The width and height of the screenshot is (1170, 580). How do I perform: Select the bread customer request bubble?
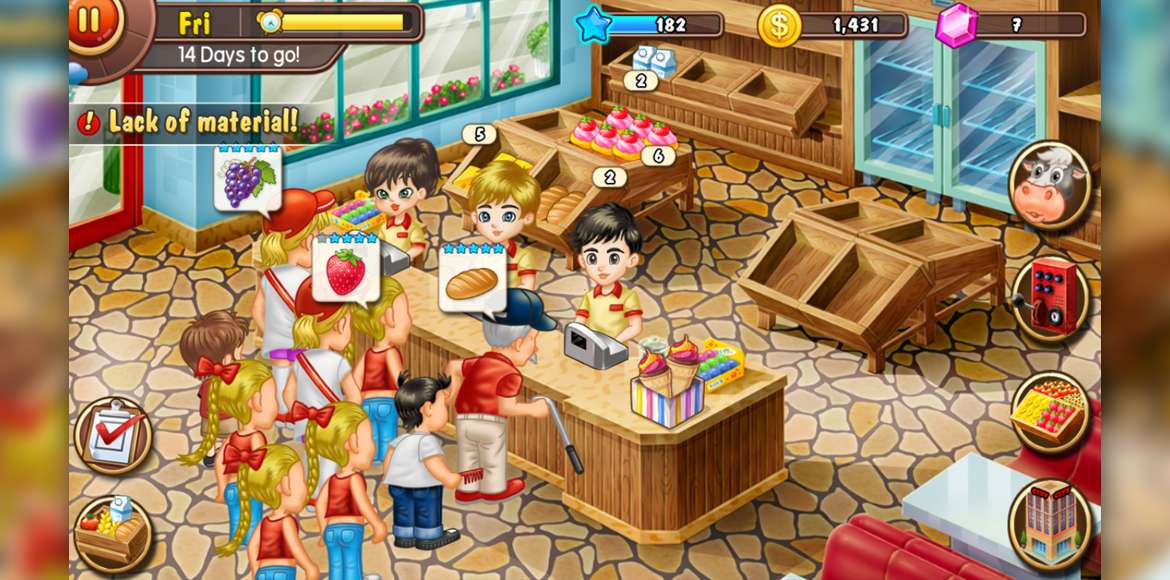point(471,279)
